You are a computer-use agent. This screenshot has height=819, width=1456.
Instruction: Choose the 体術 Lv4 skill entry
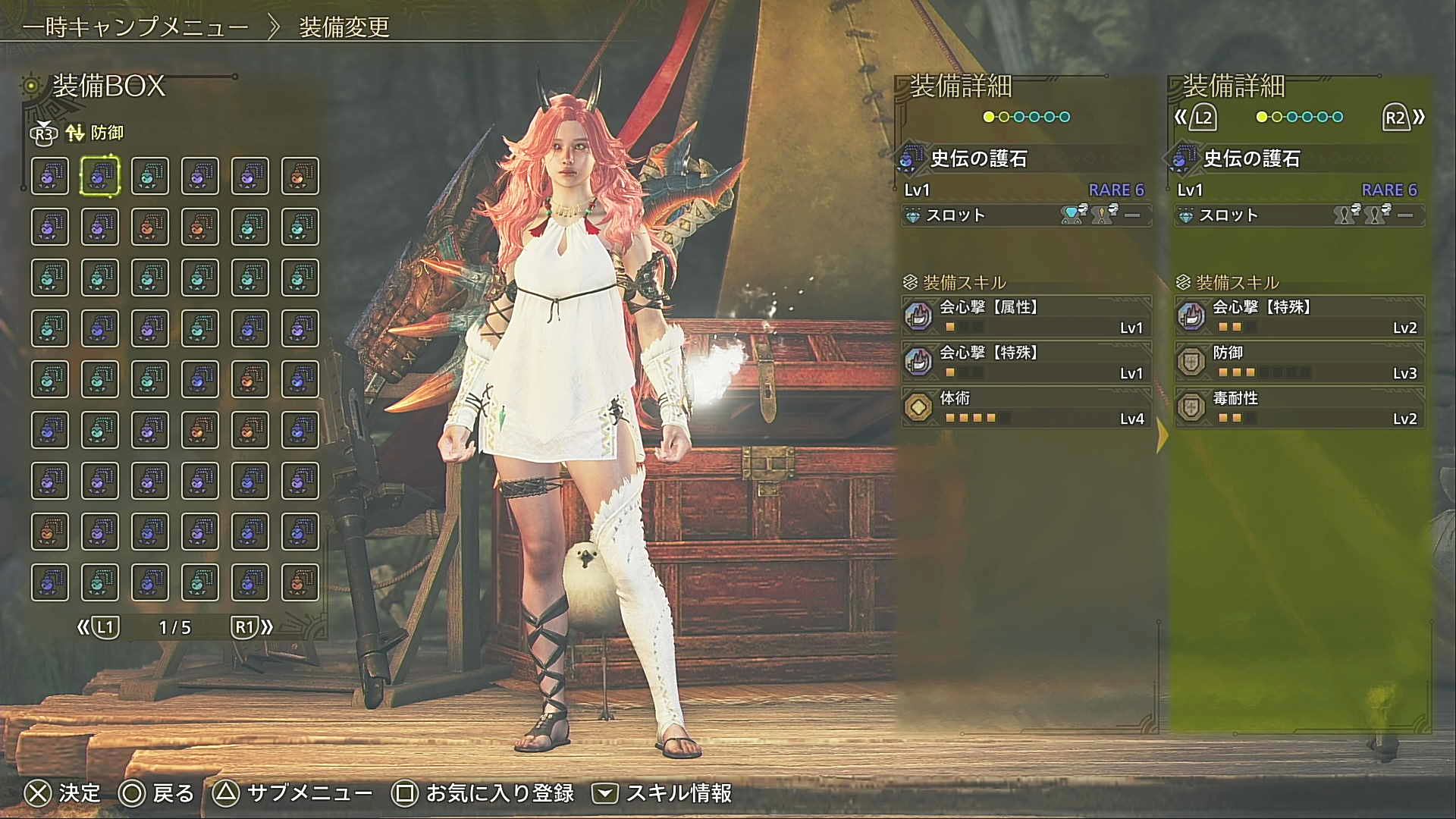point(1026,407)
